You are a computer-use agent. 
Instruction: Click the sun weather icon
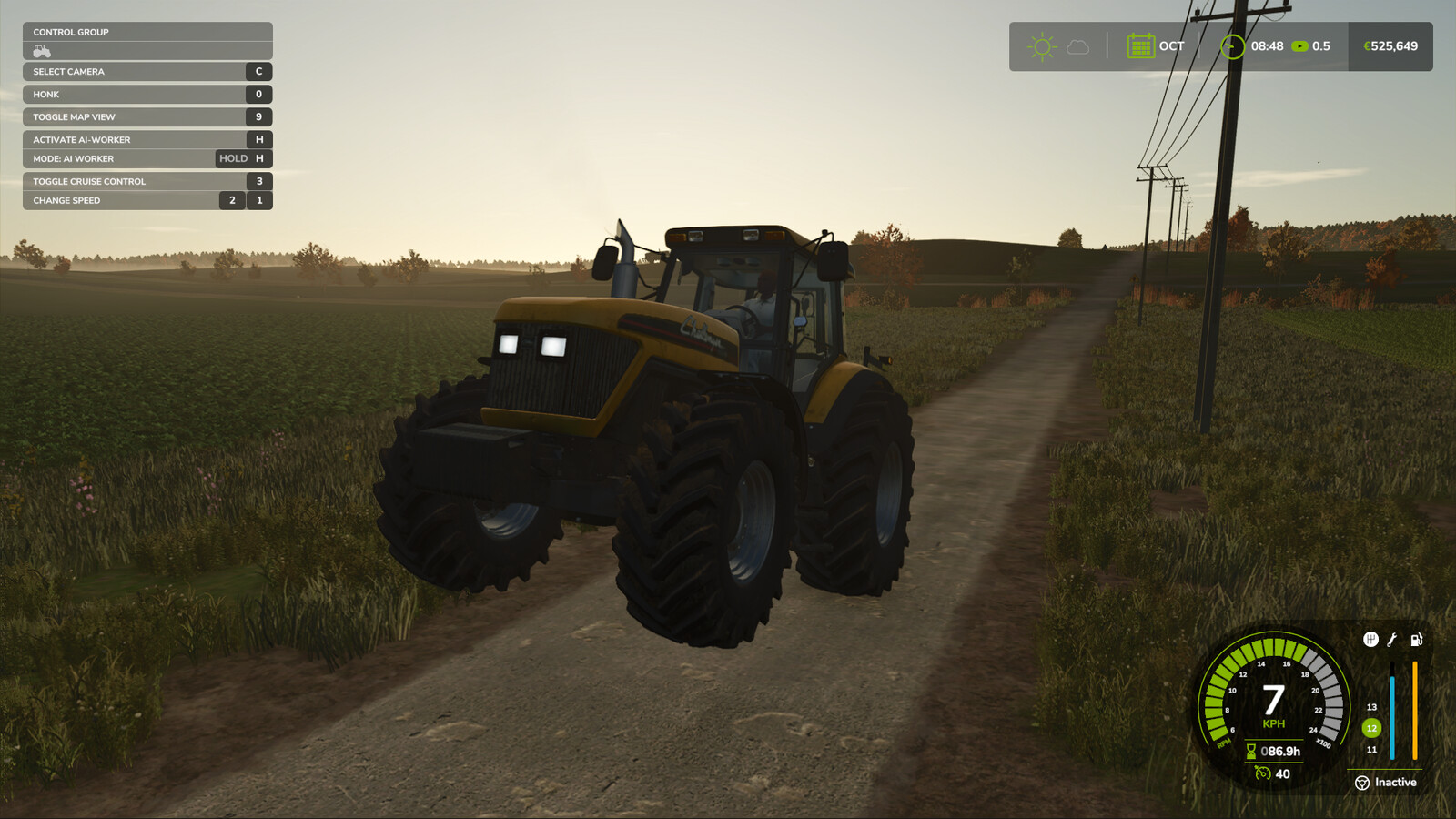pos(1041,46)
